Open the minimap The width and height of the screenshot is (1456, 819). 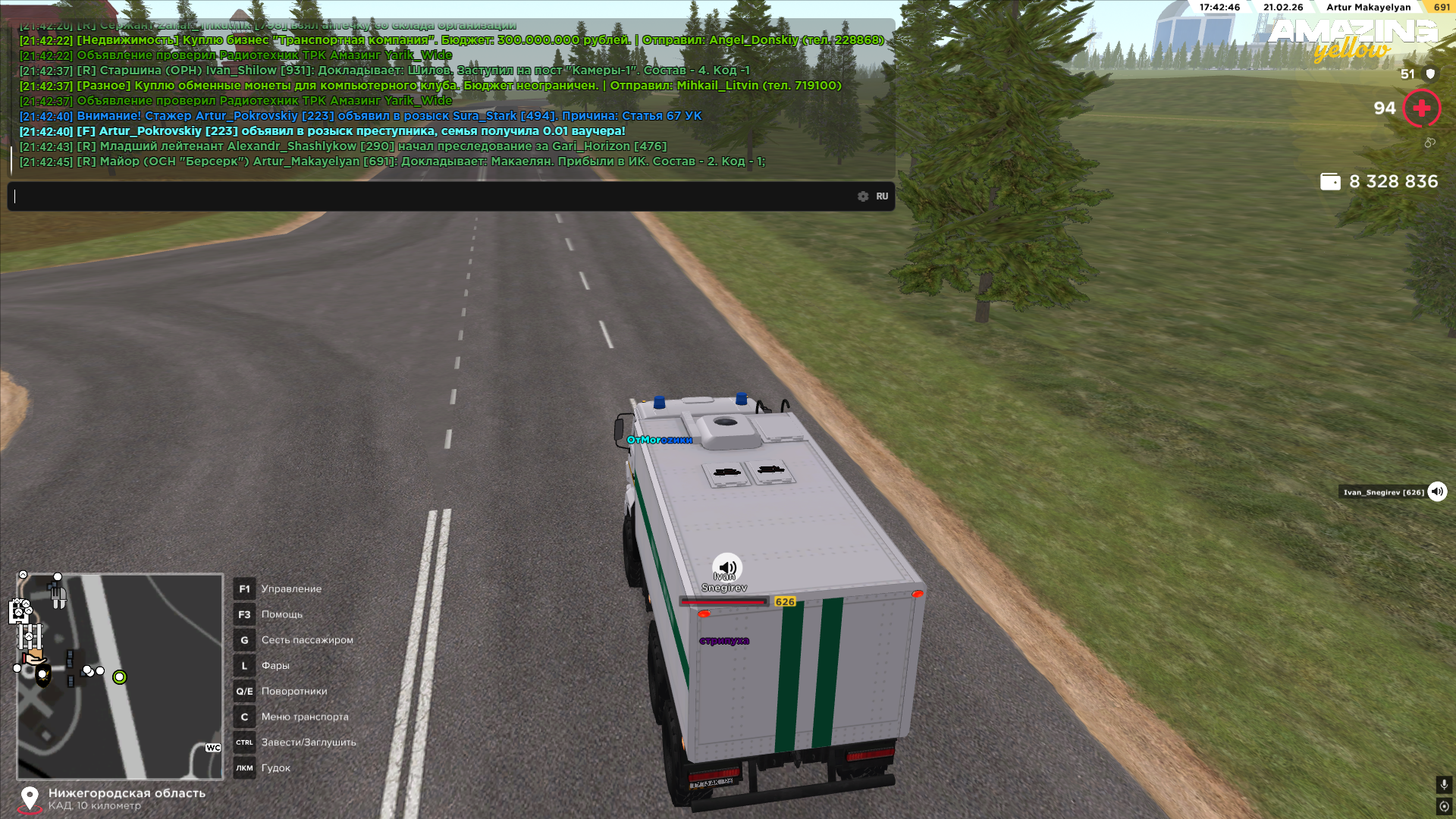point(120,676)
